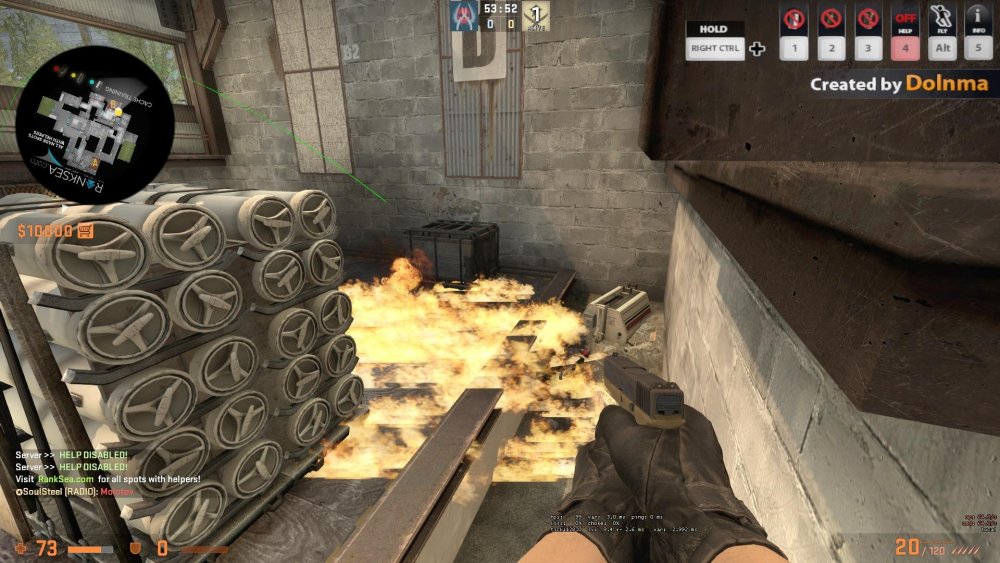Select the Counter-Terrorist team emblem on scoreboard
This screenshot has height=563, width=1000.
(x=461, y=16)
